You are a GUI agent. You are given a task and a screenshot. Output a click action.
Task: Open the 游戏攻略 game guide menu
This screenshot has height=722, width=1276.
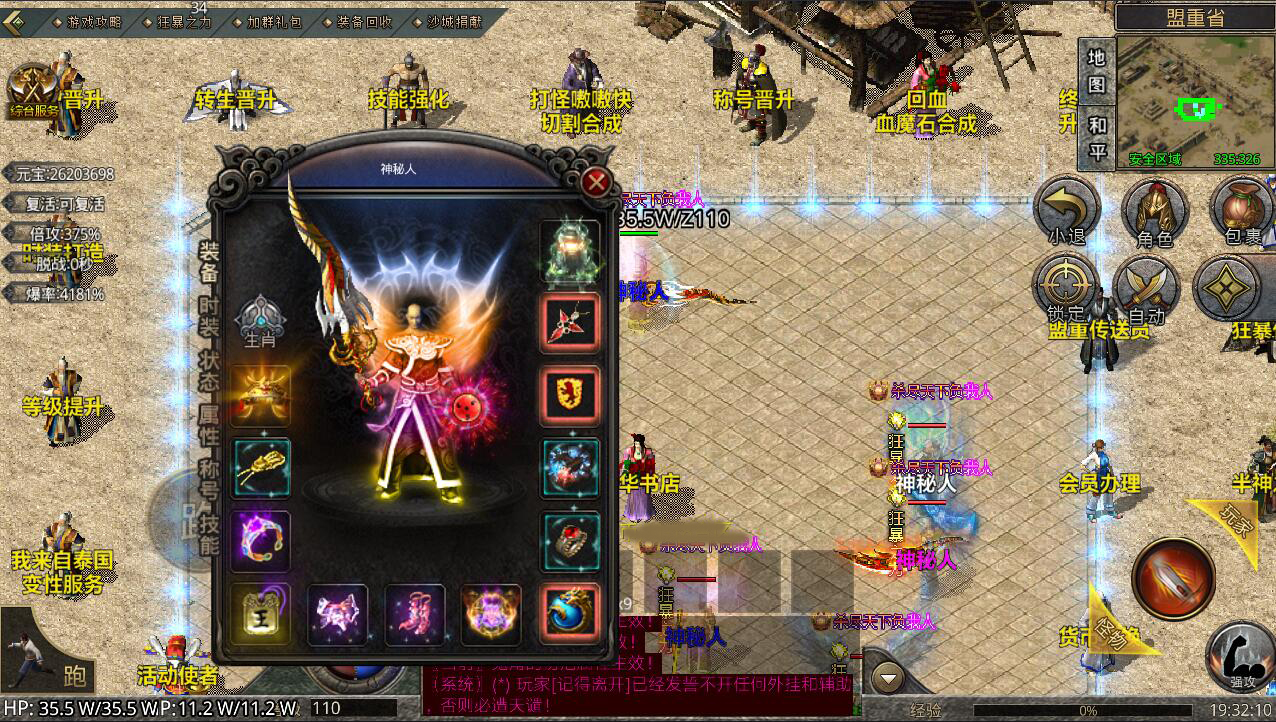click(x=89, y=21)
